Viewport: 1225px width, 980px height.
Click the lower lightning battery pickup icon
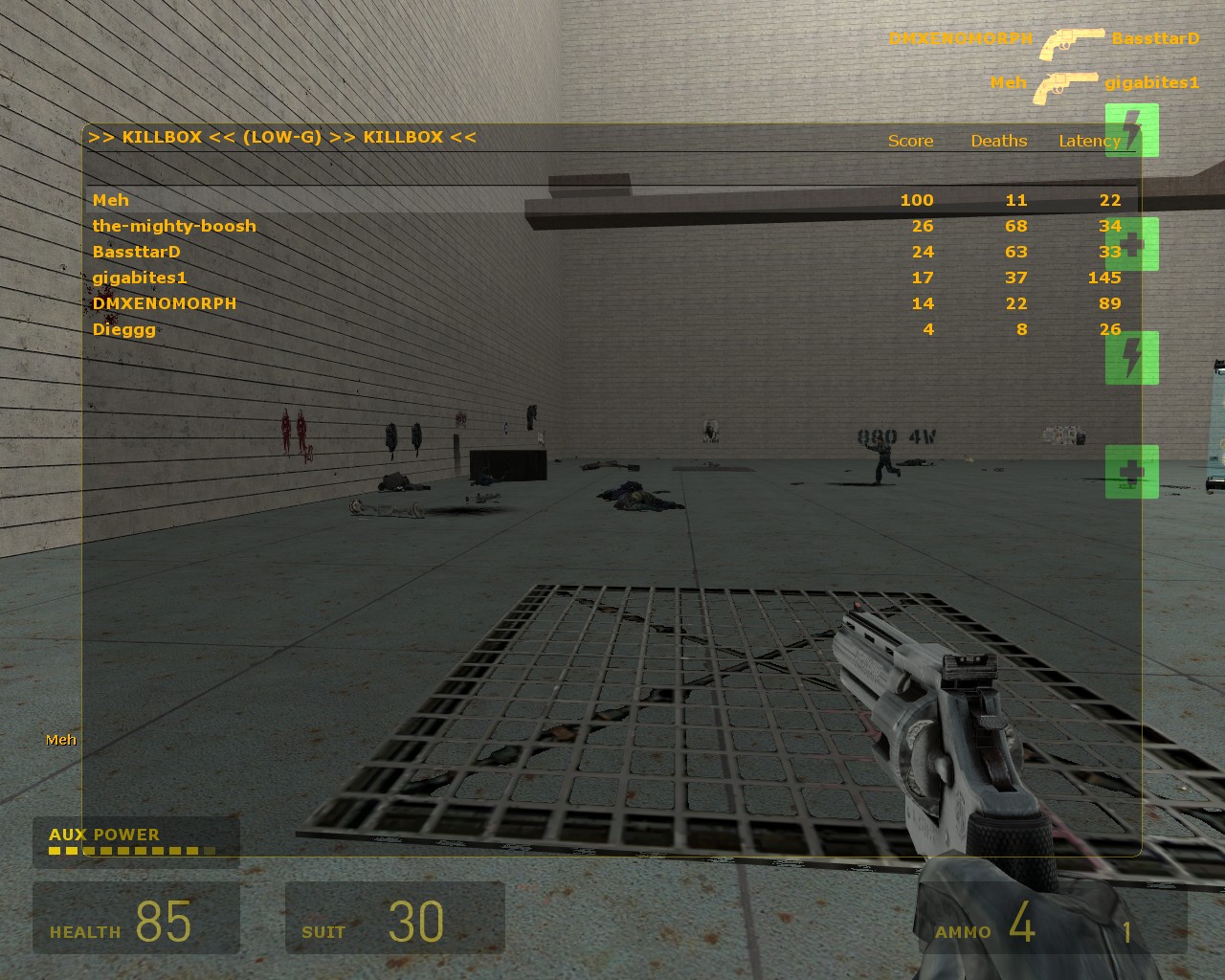(x=1131, y=357)
